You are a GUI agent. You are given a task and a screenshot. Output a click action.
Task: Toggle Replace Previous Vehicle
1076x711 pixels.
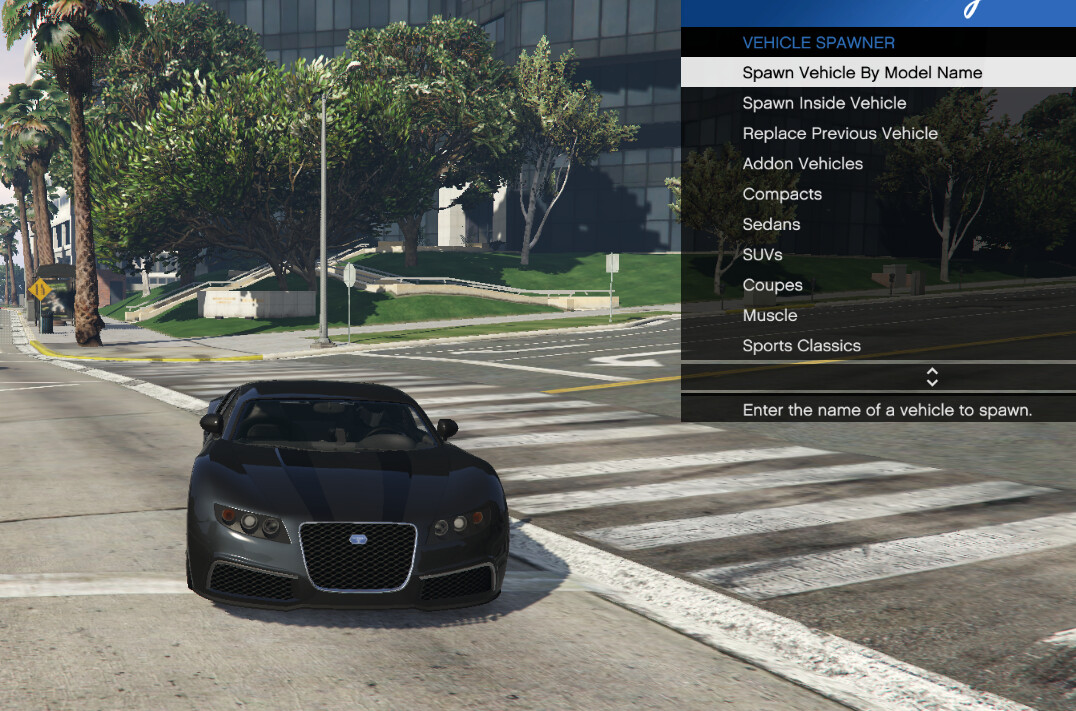point(840,133)
